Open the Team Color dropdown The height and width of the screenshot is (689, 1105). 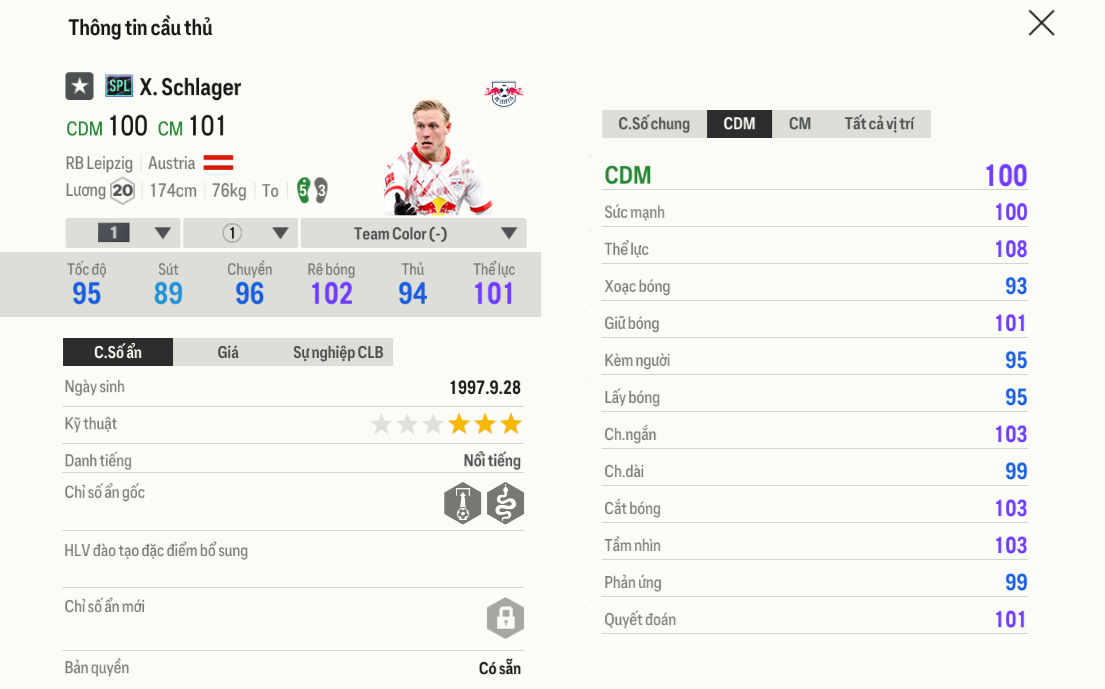click(413, 233)
